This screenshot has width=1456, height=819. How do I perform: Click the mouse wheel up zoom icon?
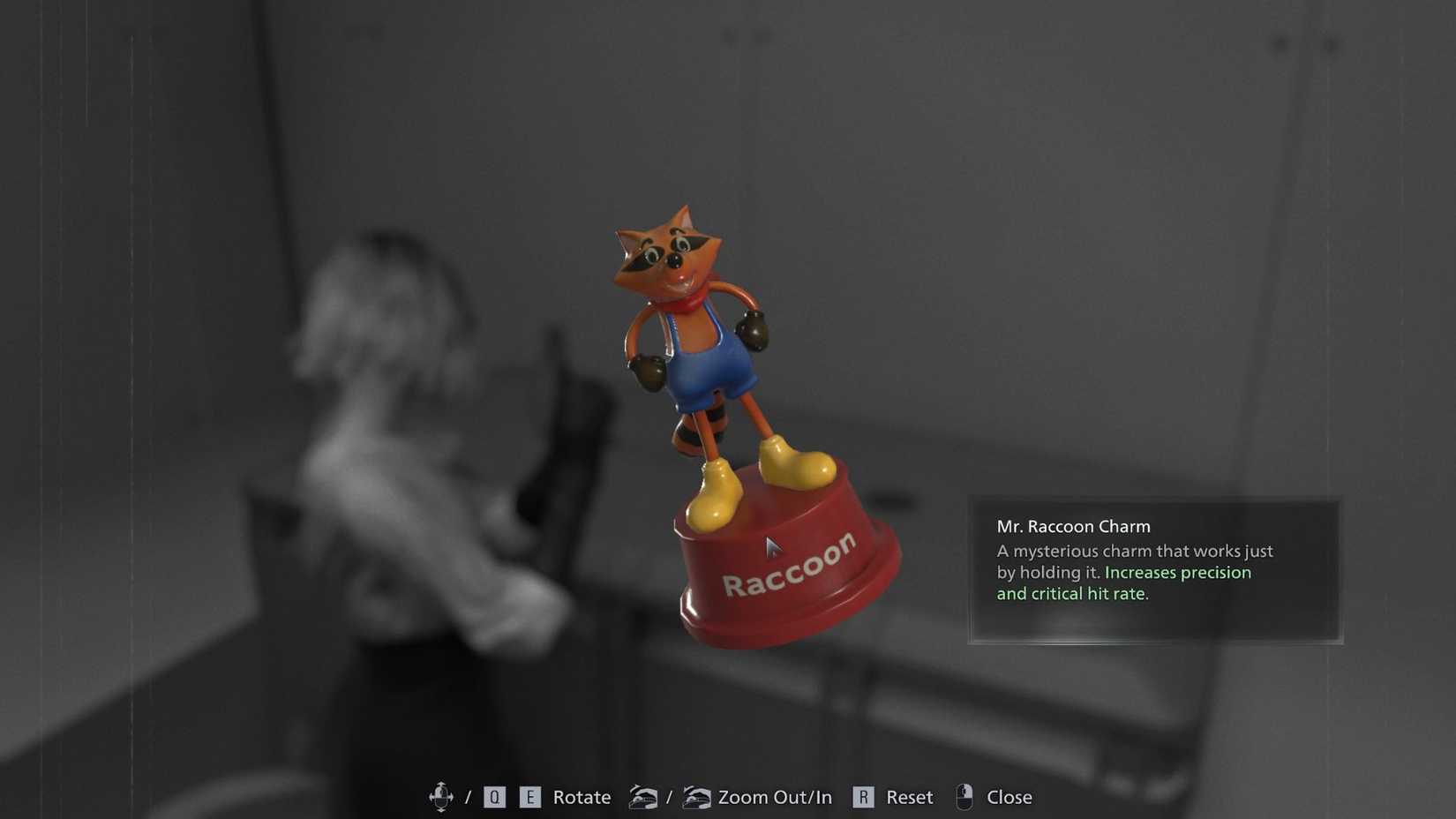(x=697, y=796)
